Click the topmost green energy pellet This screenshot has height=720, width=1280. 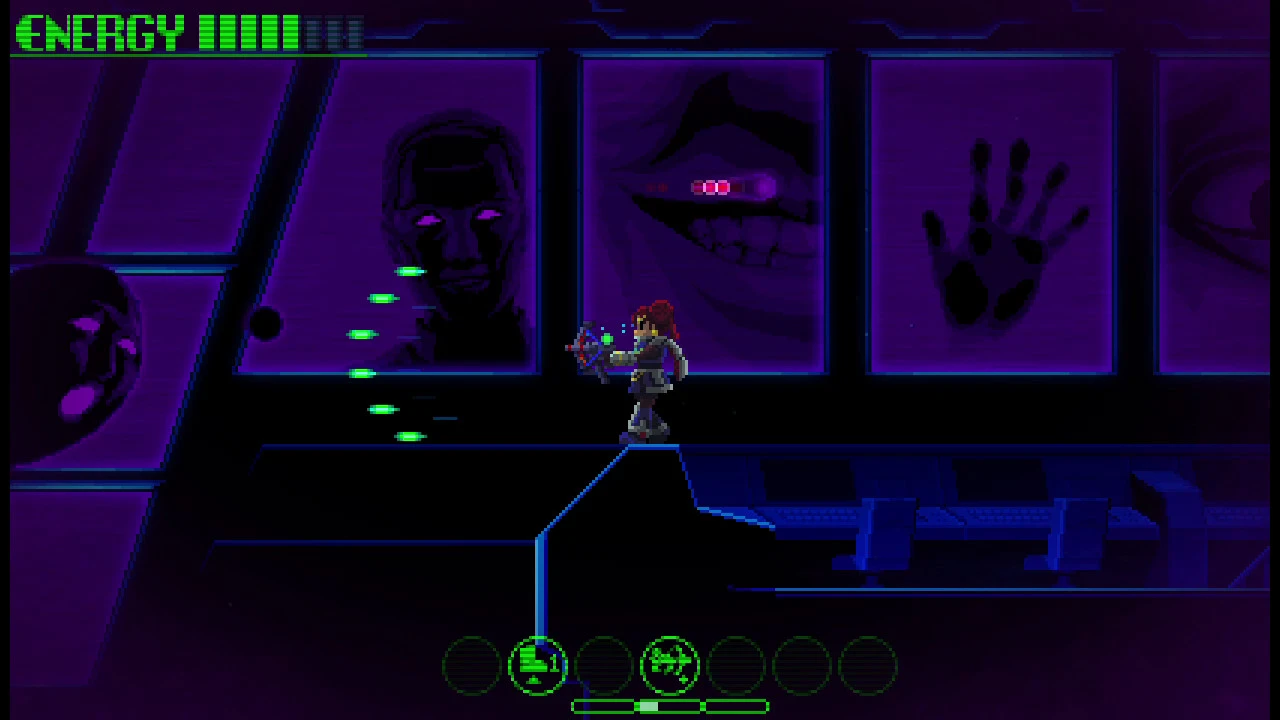408,270
